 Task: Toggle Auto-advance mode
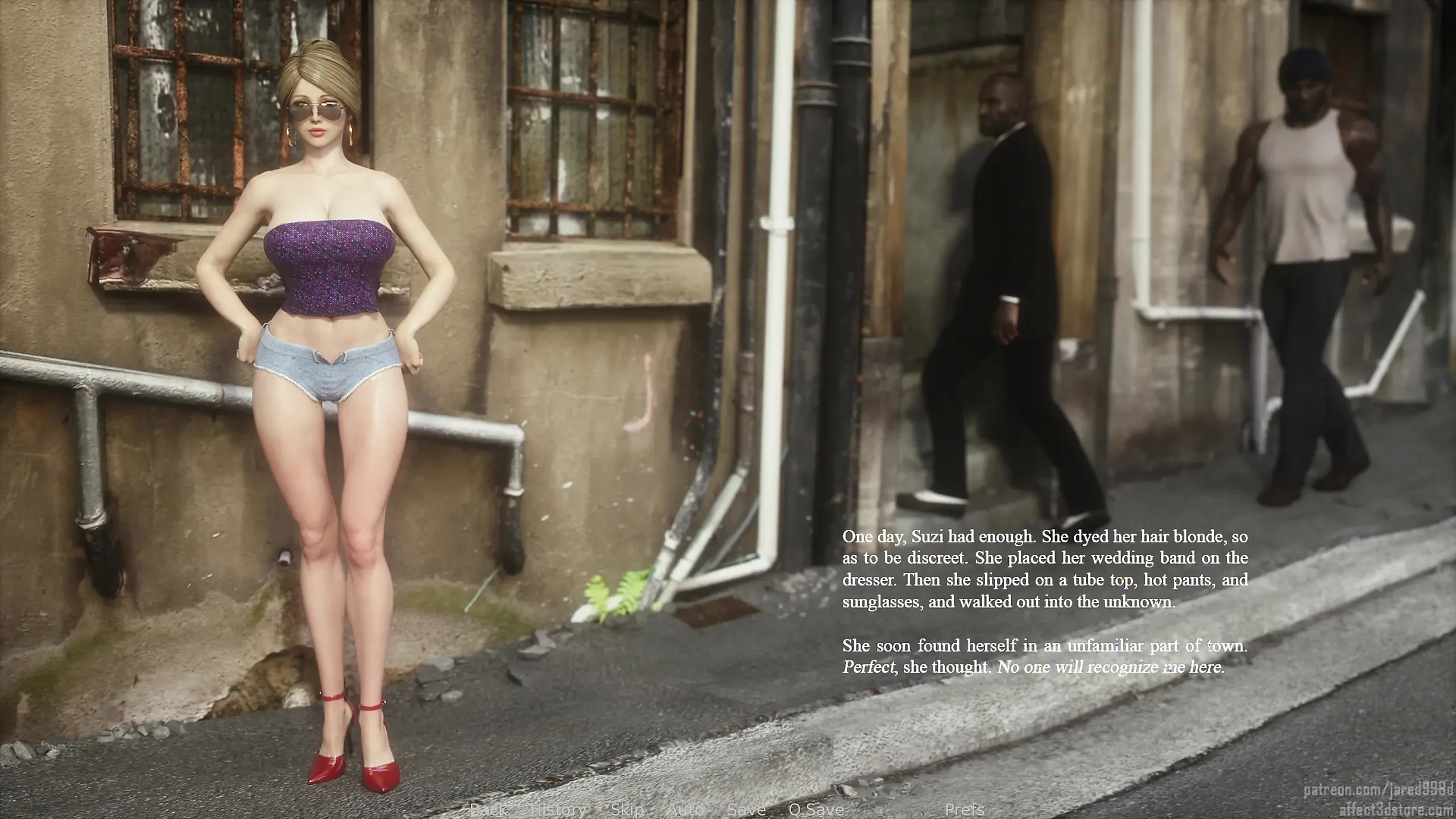coord(685,809)
